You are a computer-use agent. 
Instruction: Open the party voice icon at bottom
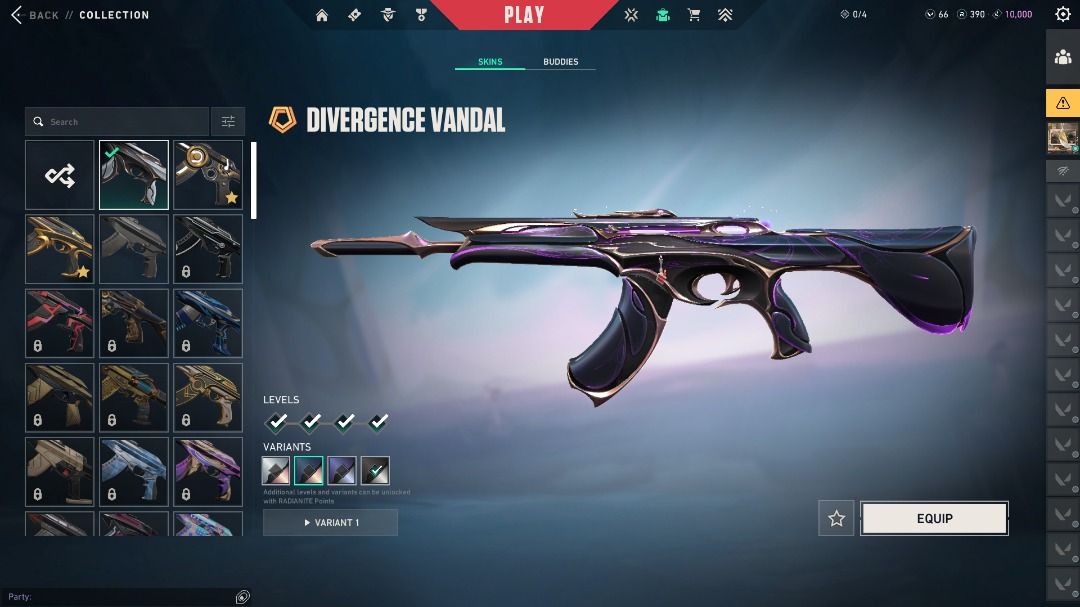pyautogui.click(x=242, y=597)
